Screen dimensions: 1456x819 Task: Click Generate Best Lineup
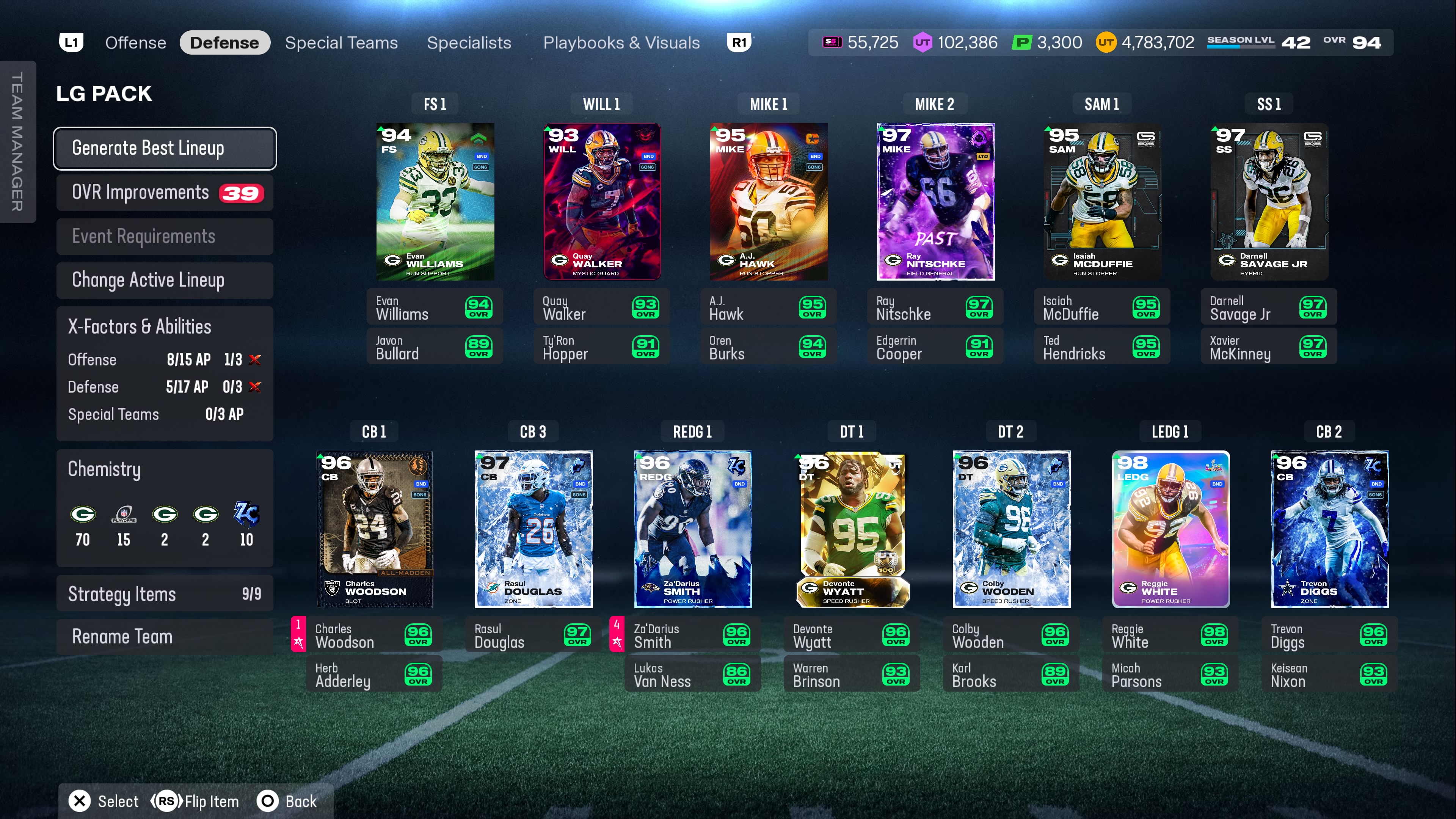point(165,148)
